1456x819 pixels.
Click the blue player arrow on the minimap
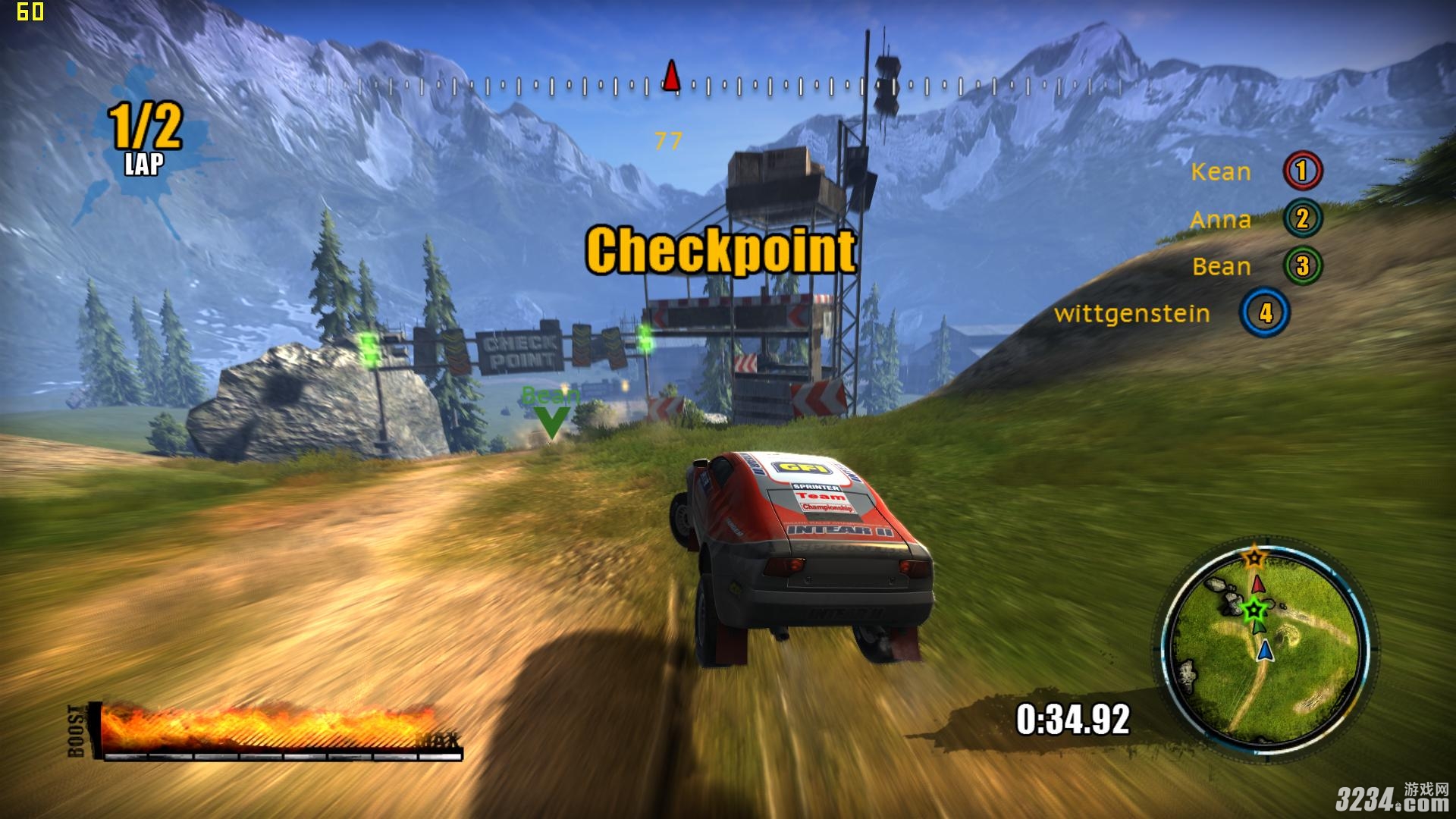(1264, 651)
